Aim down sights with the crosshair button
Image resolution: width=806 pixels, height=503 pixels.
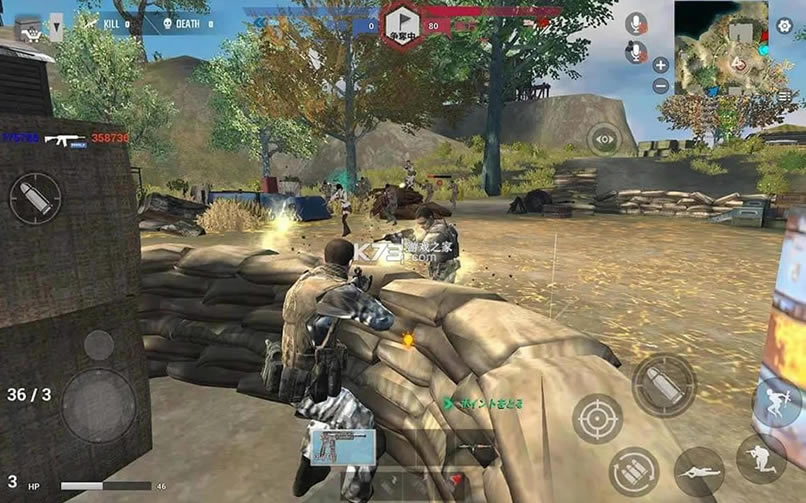click(598, 419)
